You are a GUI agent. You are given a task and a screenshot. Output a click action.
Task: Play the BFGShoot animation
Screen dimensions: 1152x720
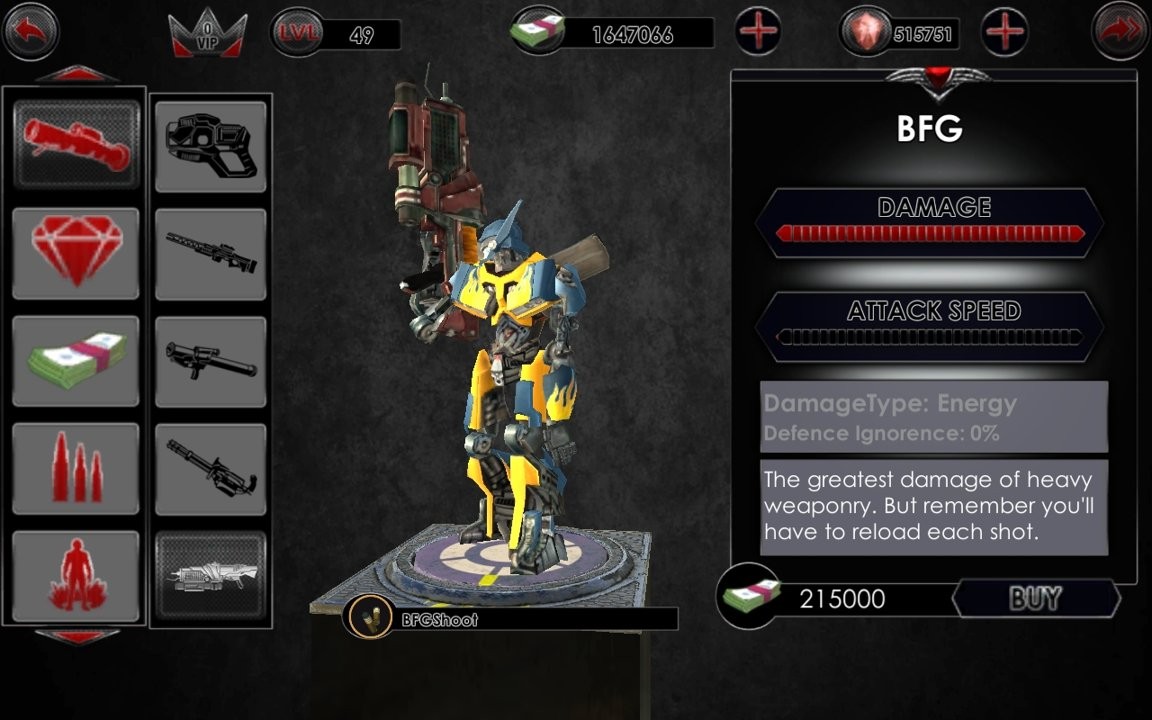(370, 620)
